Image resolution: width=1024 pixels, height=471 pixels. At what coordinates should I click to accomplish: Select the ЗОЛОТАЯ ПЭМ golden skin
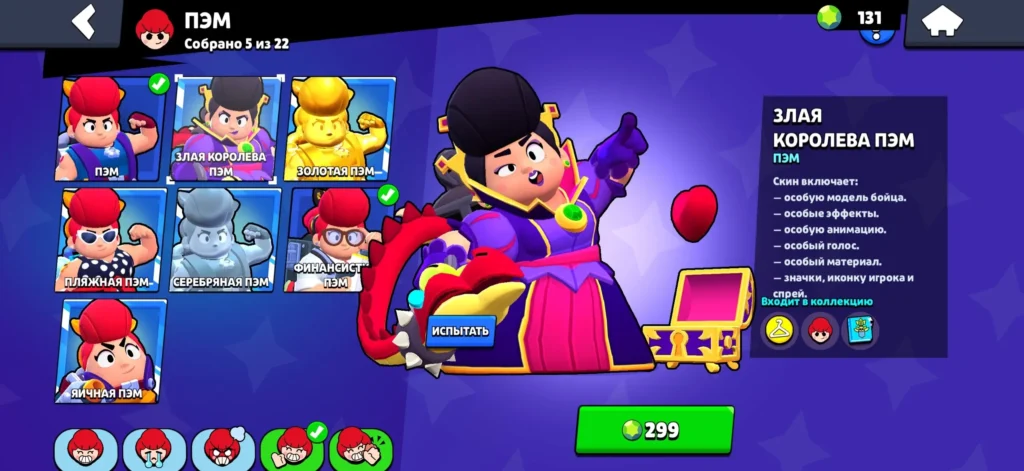coord(340,130)
